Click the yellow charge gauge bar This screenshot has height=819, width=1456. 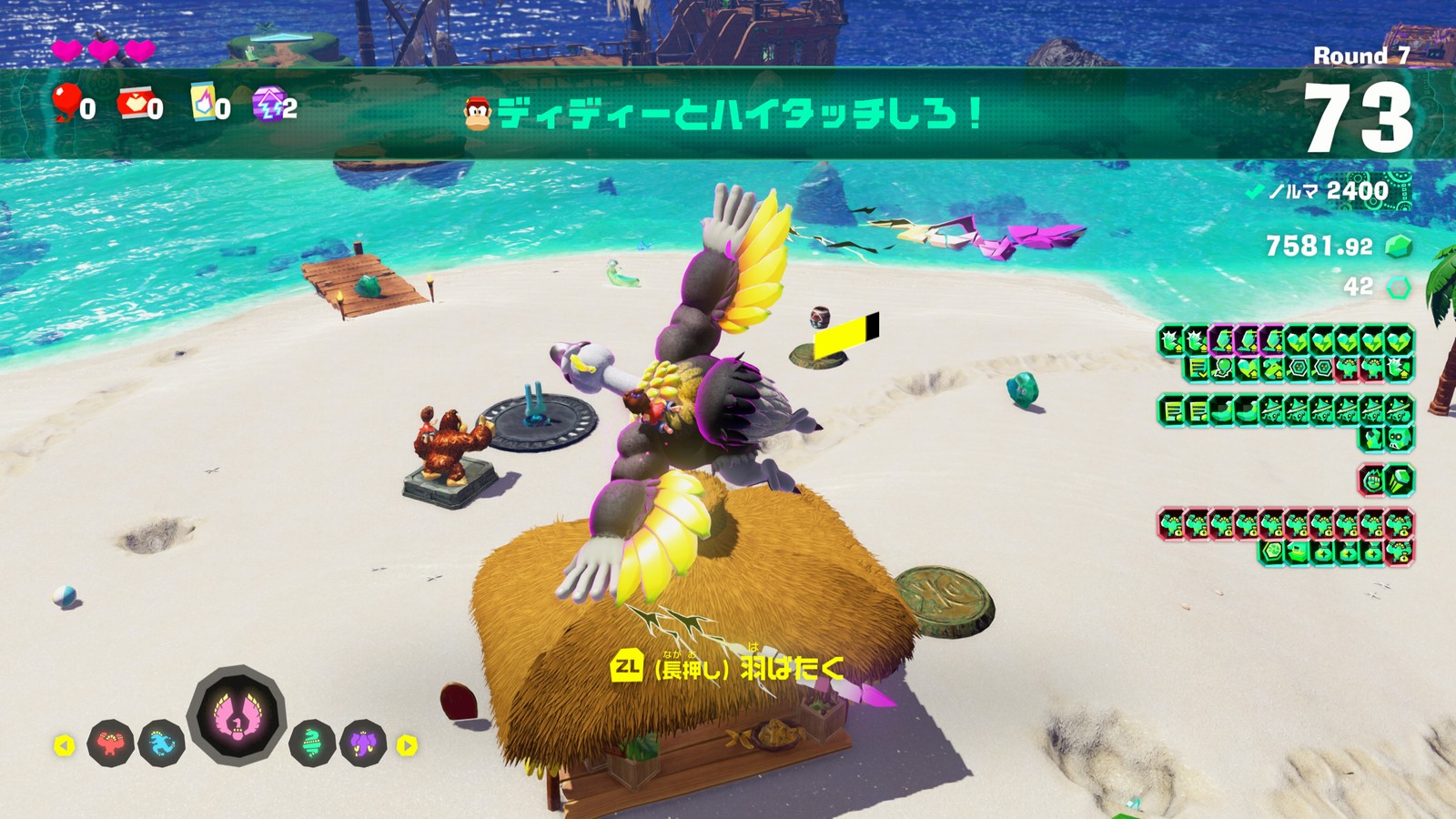coord(840,336)
